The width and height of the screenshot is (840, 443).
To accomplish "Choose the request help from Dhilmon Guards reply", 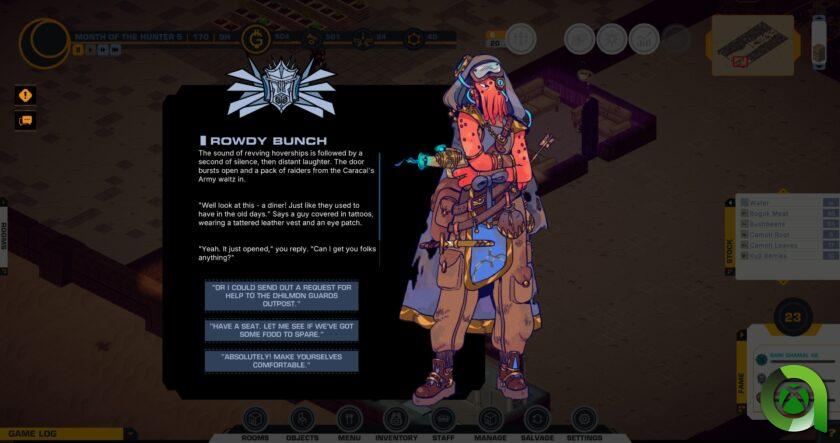I will [281, 295].
